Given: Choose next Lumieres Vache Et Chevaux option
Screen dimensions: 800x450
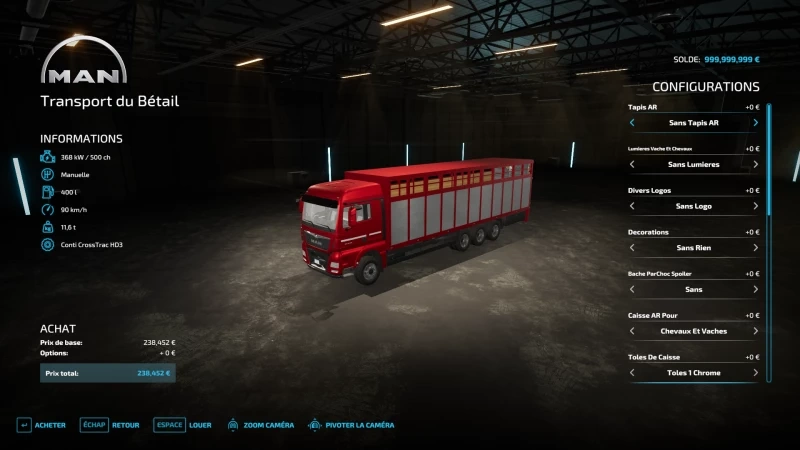Looking at the screenshot, I should tap(755, 164).
